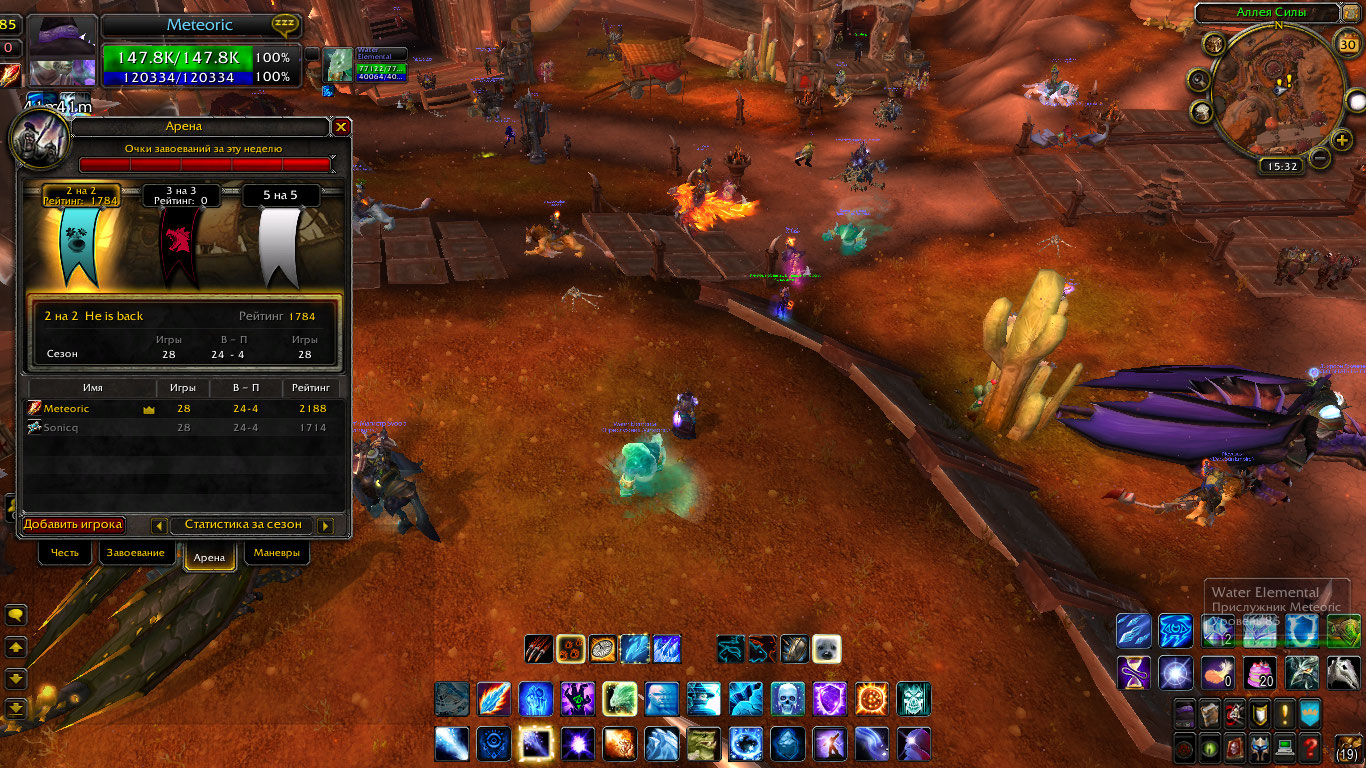Cast the orange sun fireball spell
Screen dimensions: 1366x768
tap(871, 698)
